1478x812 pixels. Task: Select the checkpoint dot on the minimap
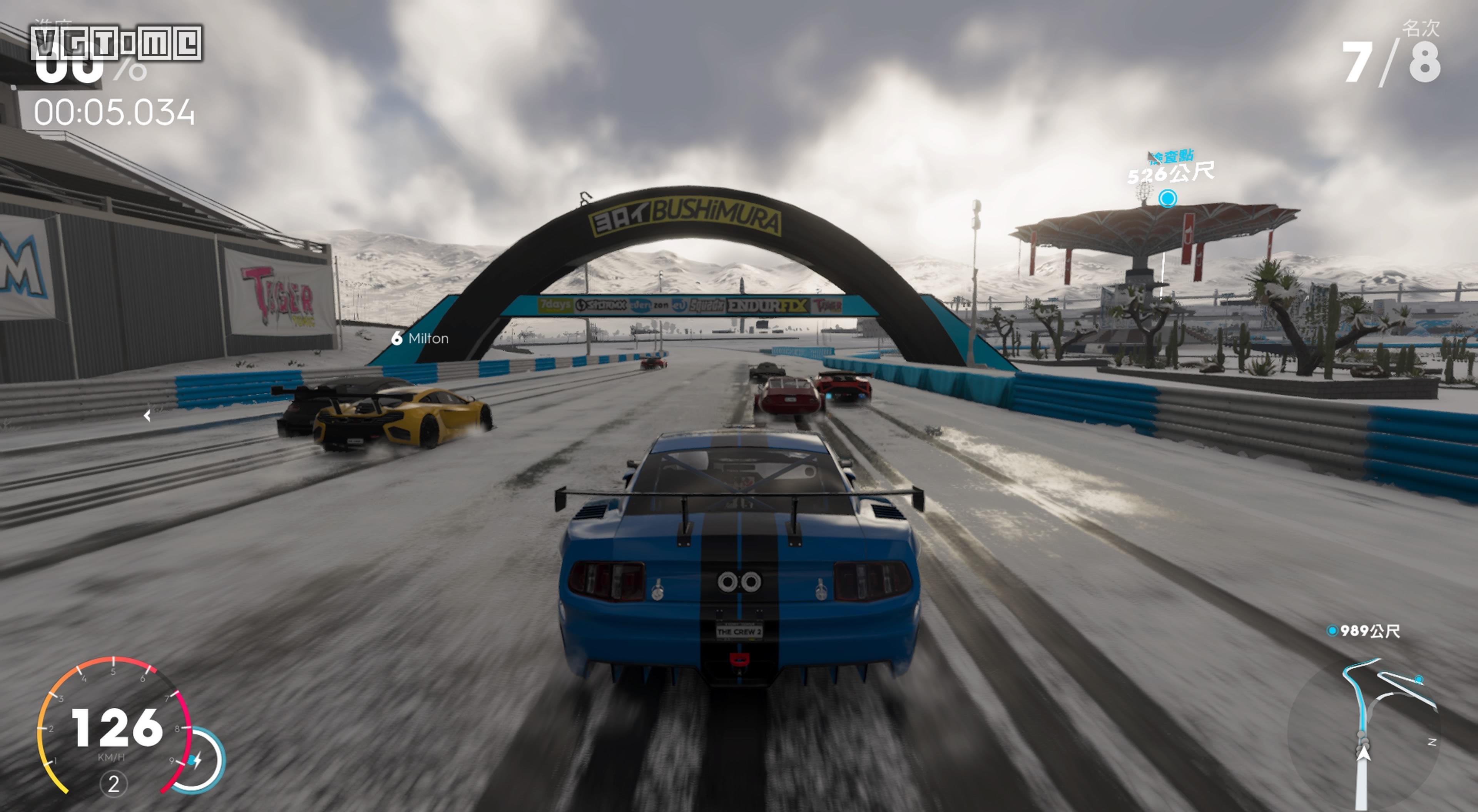(x=1418, y=680)
